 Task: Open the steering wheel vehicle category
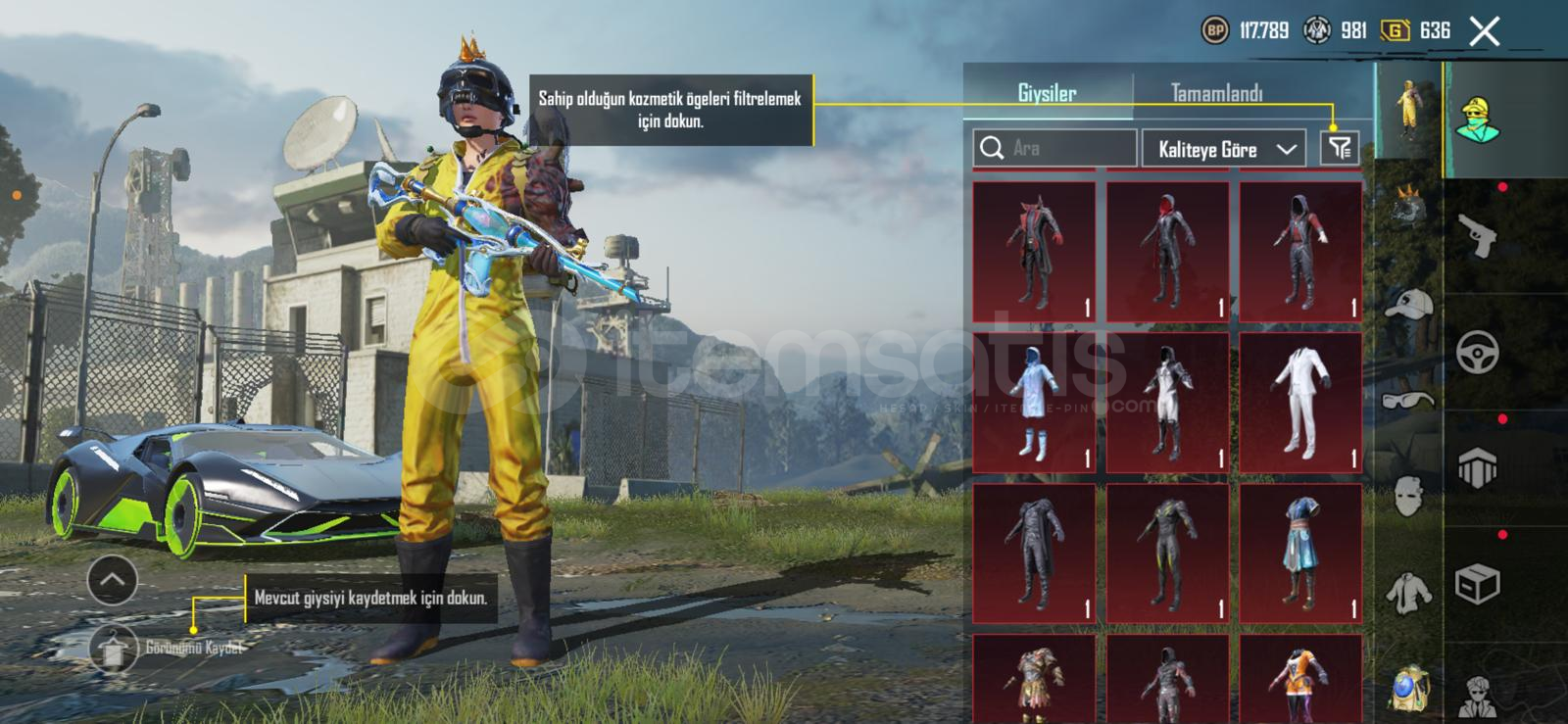(1477, 353)
